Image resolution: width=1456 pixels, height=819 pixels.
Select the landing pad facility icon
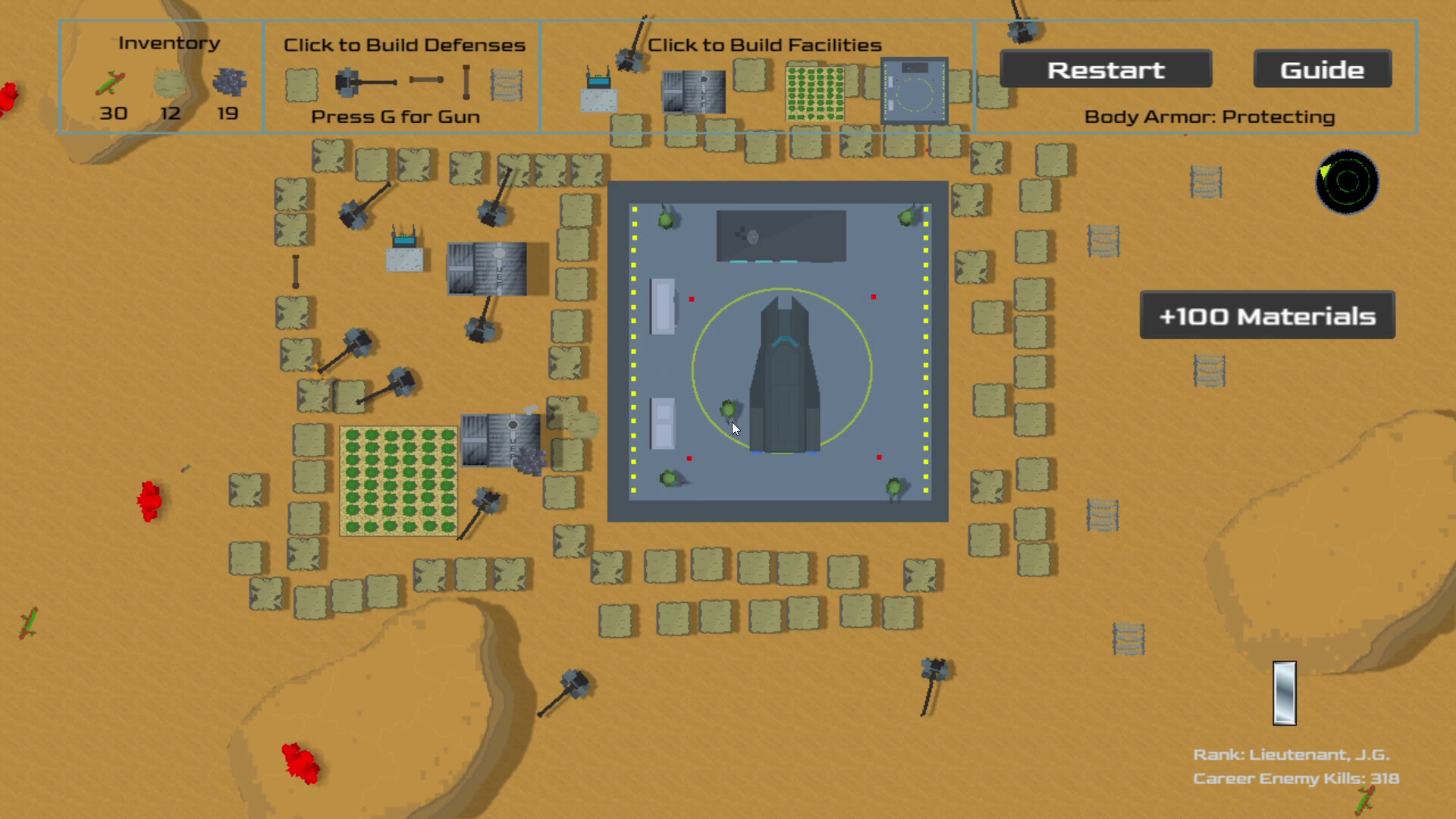click(x=914, y=89)
